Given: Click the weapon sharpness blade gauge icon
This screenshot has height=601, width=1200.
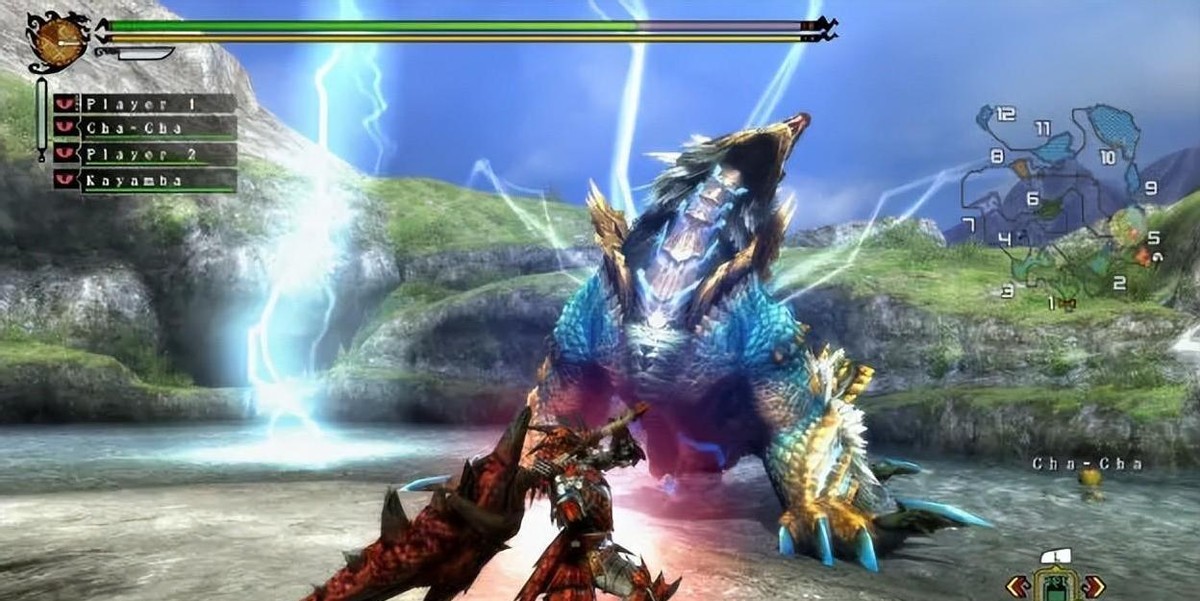Looking at the screenshot, I should (x=135, y=54).
